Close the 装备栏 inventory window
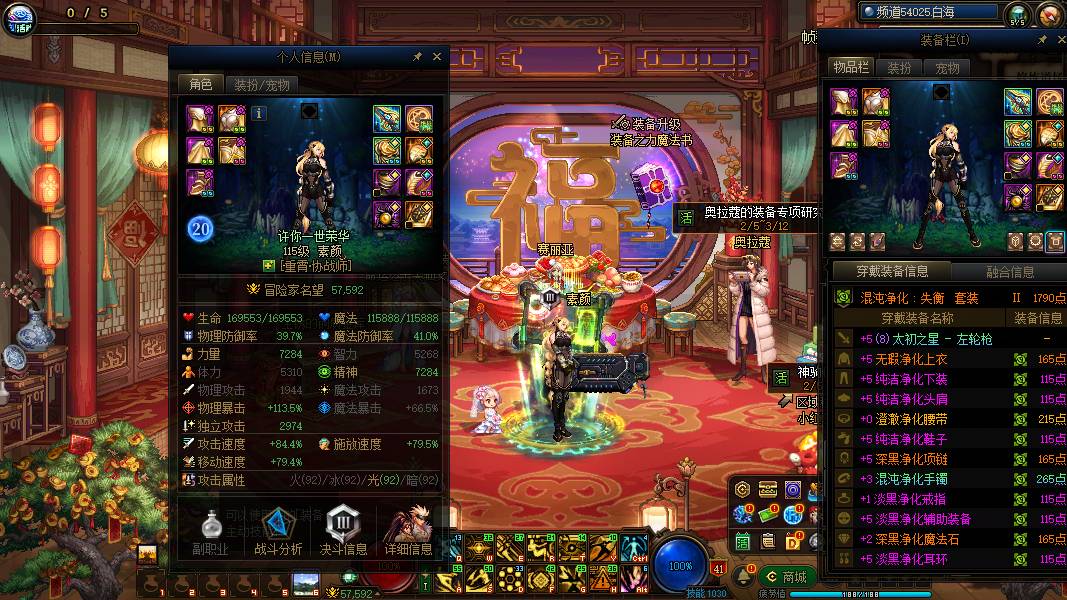This screenshot has height=600, width=1067. tap(1056, 40)
